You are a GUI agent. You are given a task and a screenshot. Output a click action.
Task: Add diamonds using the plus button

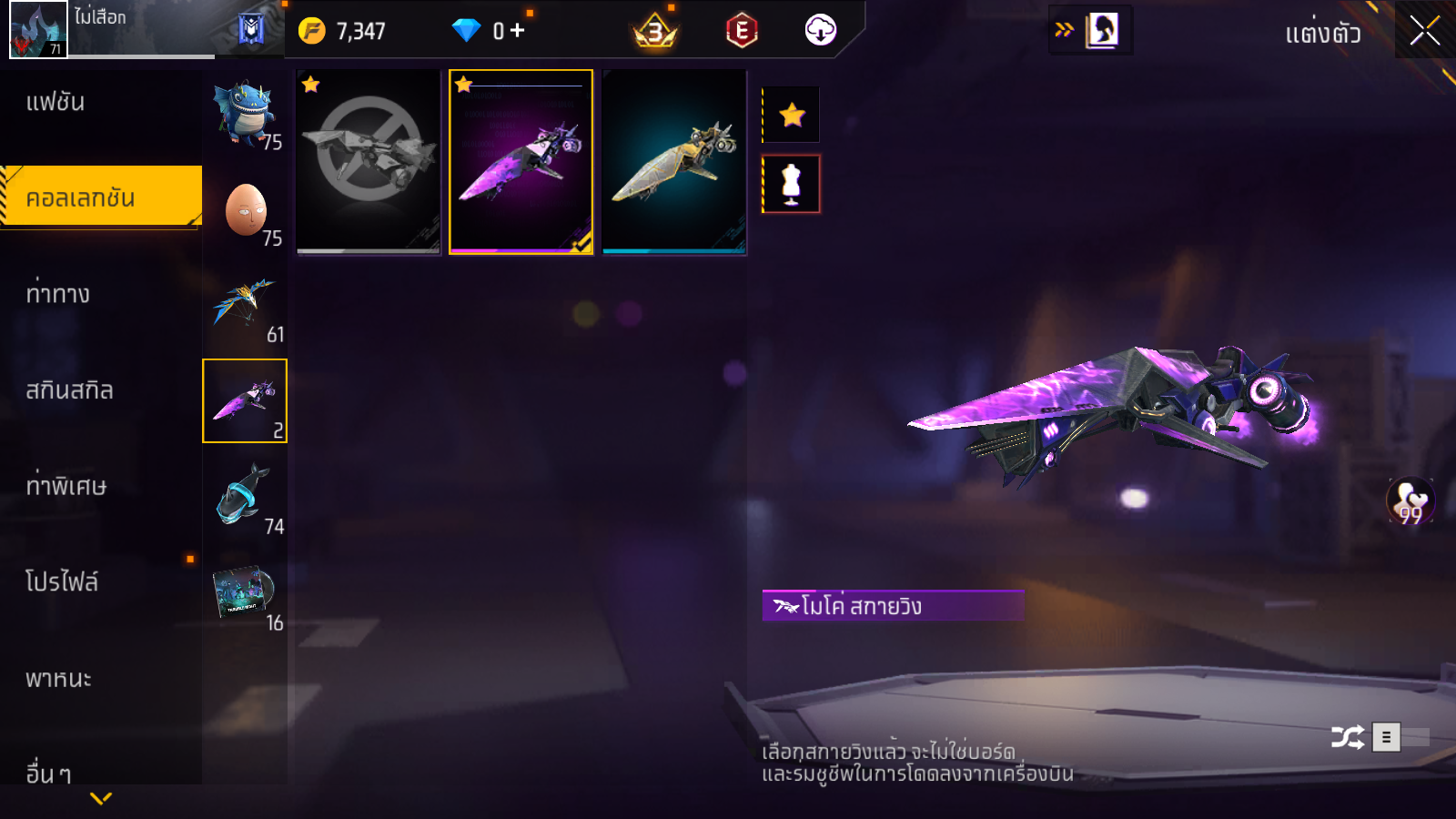coord(518,31)
